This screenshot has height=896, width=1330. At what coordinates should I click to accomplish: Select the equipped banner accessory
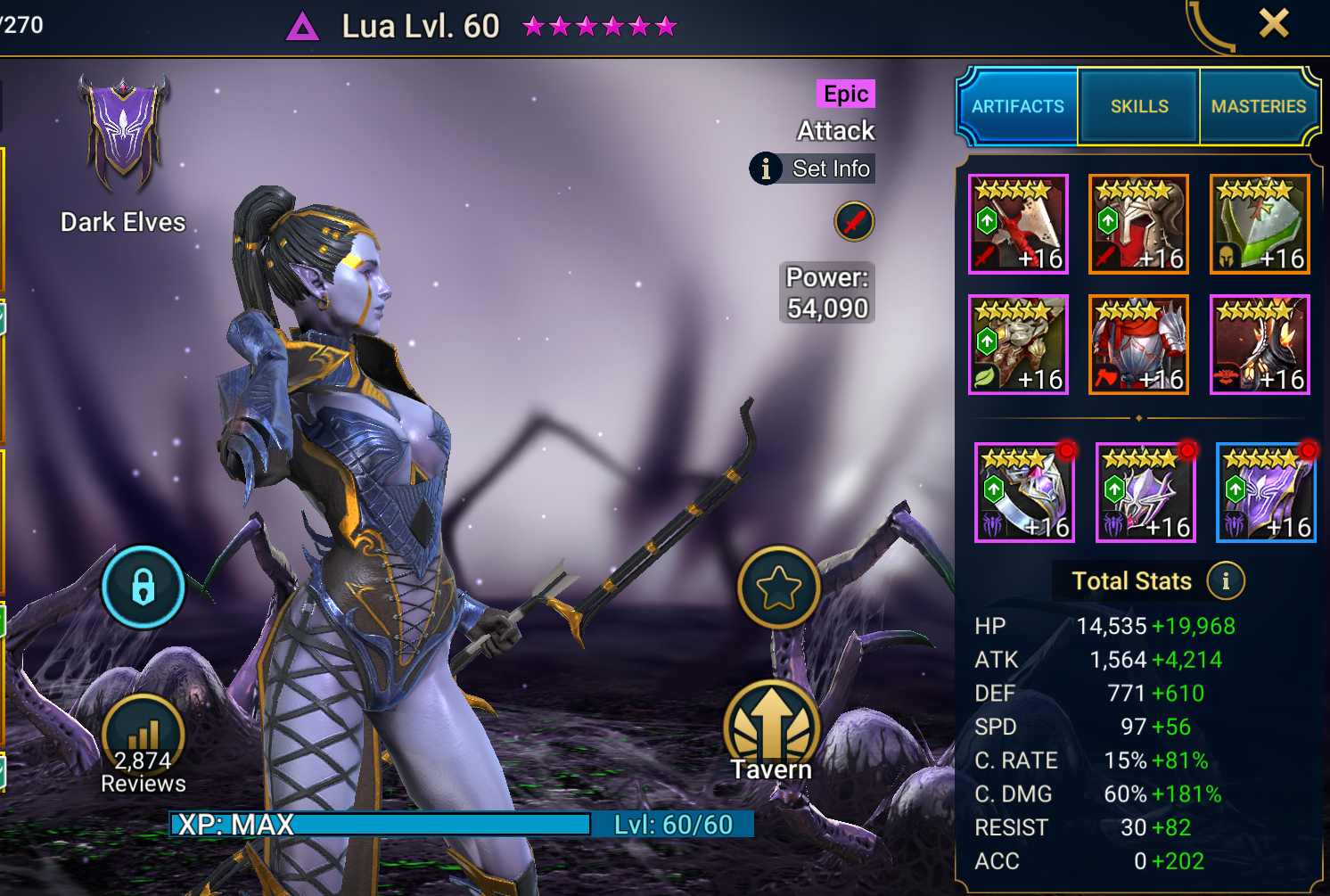point(1265,491)
